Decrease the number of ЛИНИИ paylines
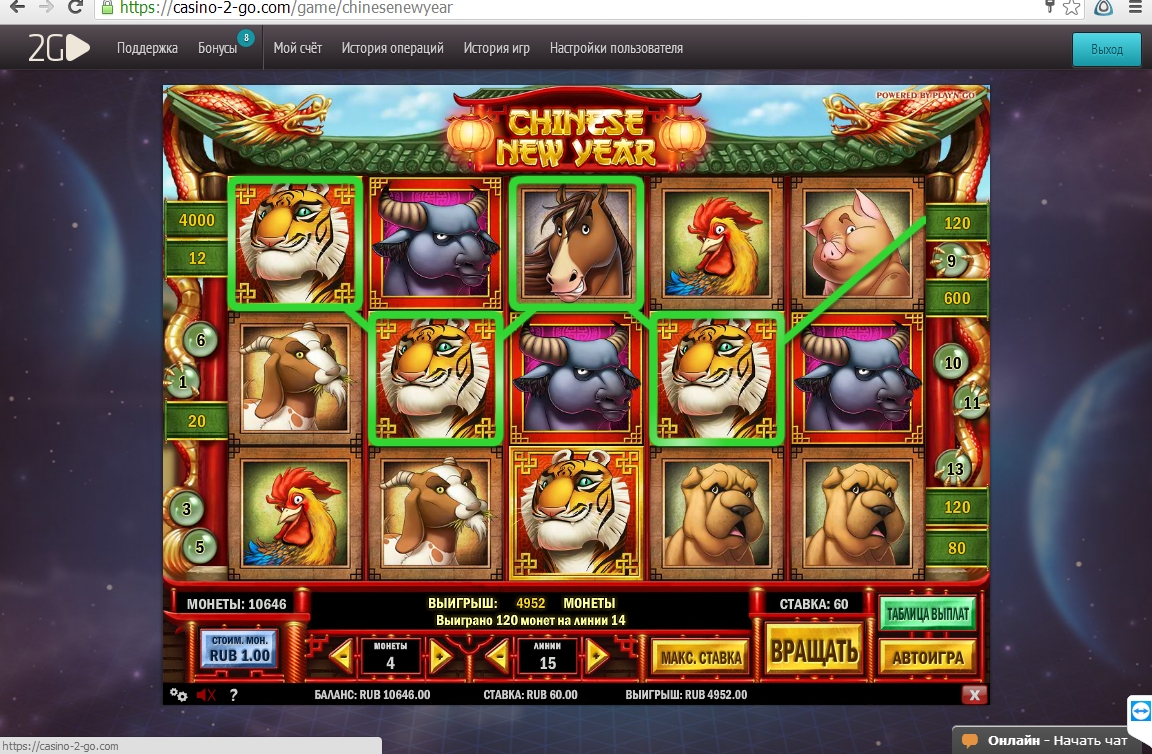The image size is (1152, 754). [498, 657]
